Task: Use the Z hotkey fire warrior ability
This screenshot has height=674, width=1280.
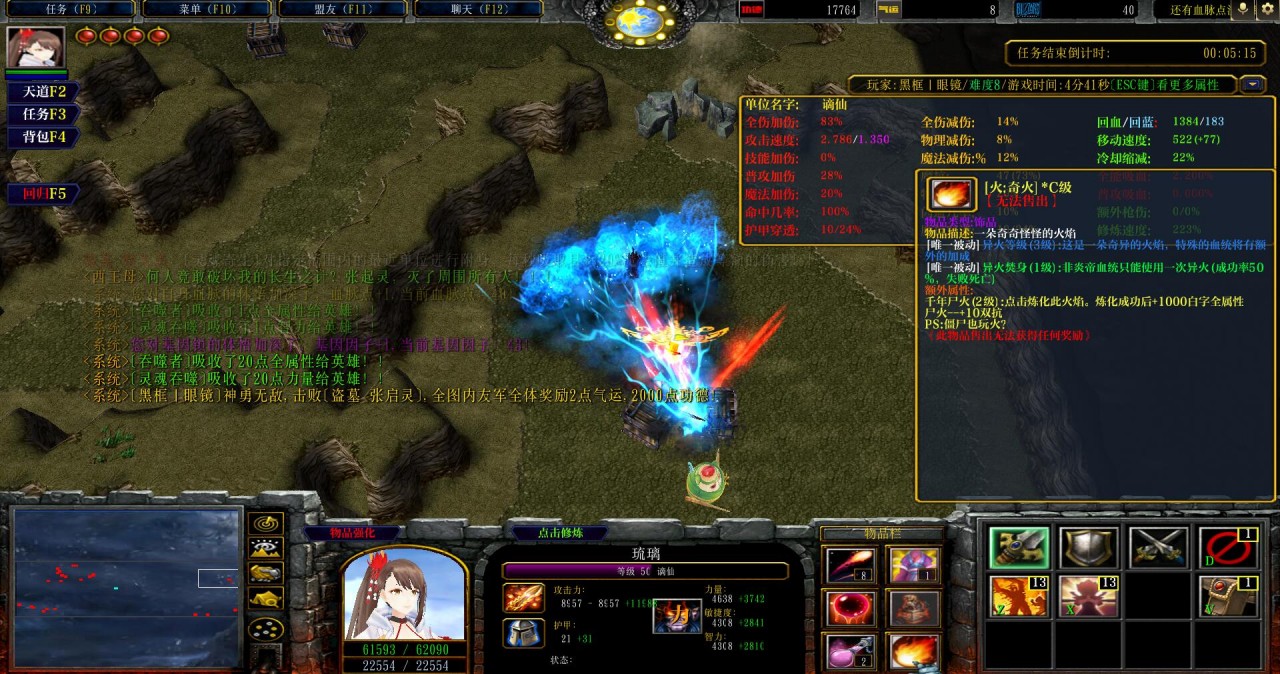Action: coord(1019,597)
